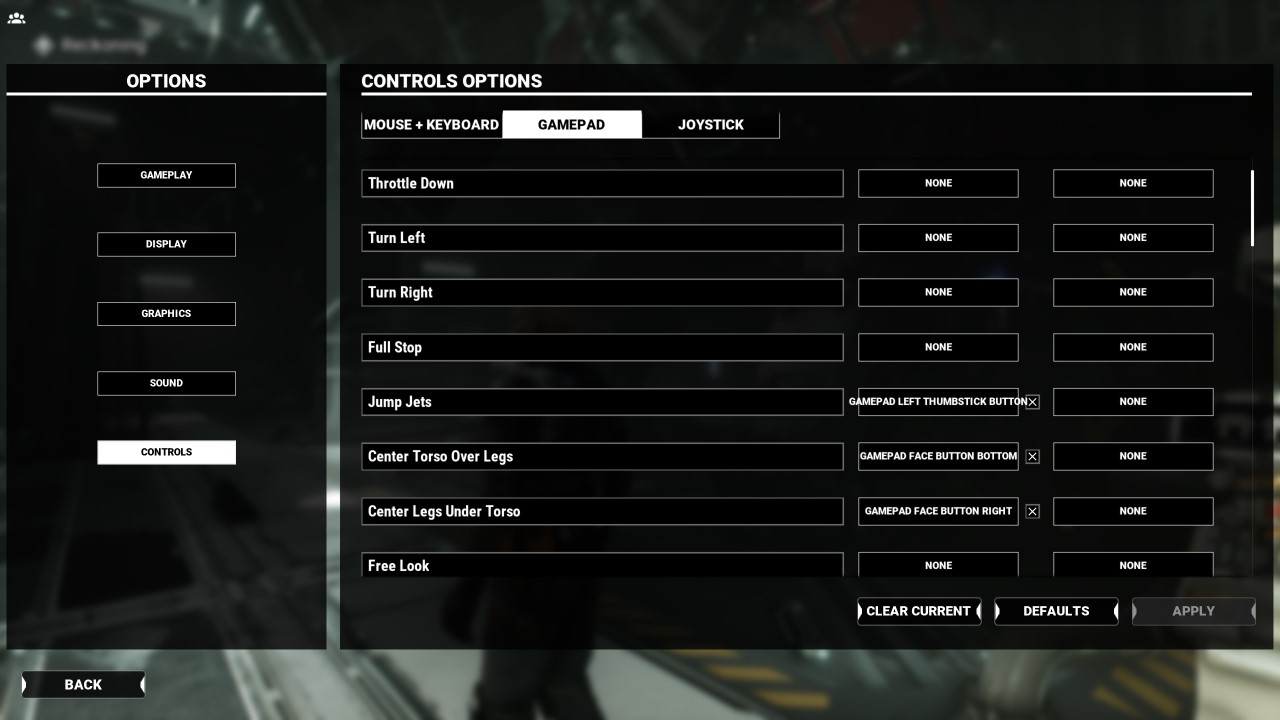
Task: Select the JOYSTICK controls tab
Action: click(x=710, y=124)
